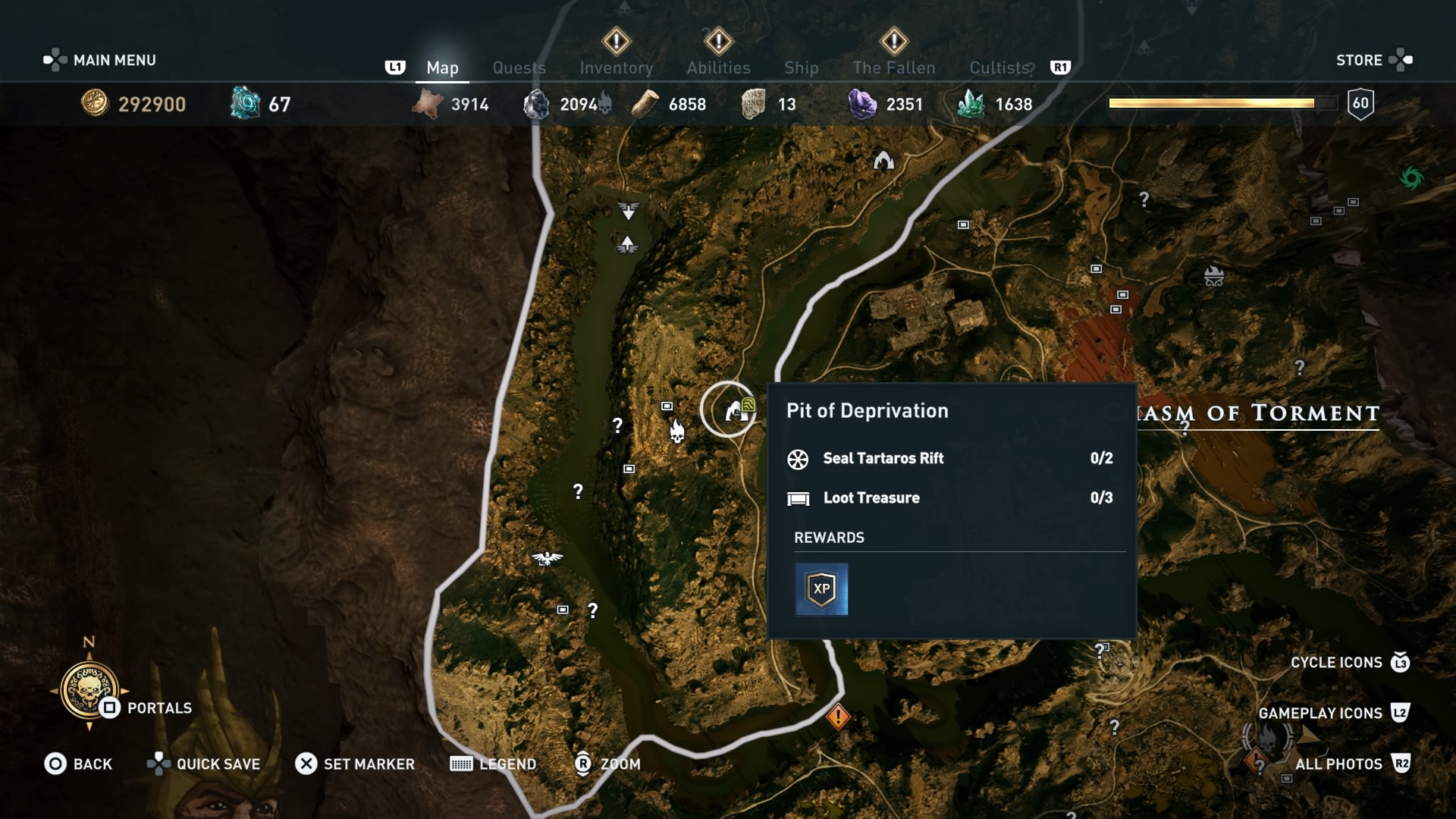The height and width of the screenshot is (819, 1456).
Task: Switch to the Quests tab
Action: click(x=519, y=67)
